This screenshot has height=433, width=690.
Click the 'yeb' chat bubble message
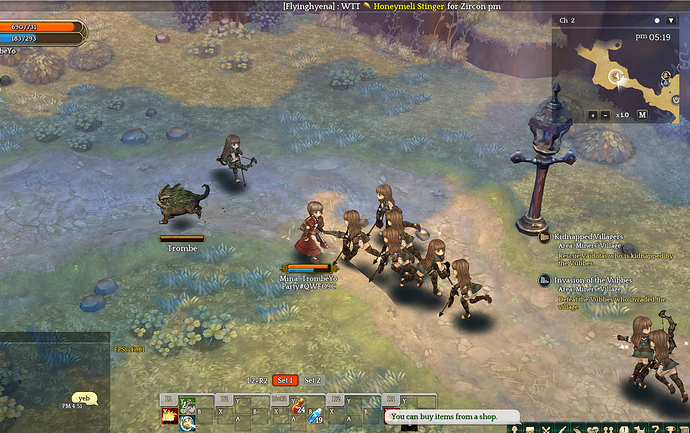(x=84, y=397)
